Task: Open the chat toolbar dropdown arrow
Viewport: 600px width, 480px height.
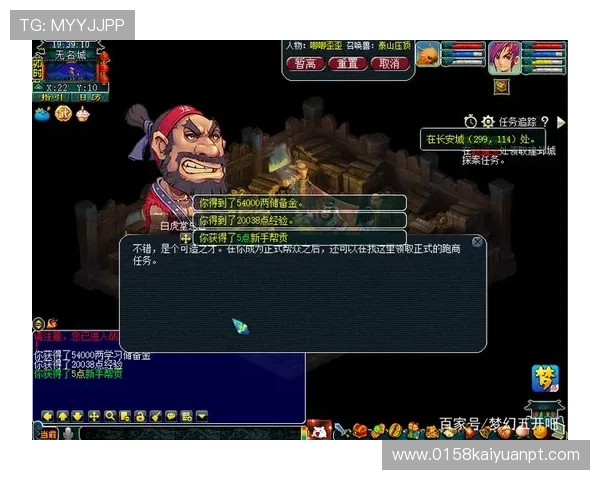Action: (x=201, y=415)
